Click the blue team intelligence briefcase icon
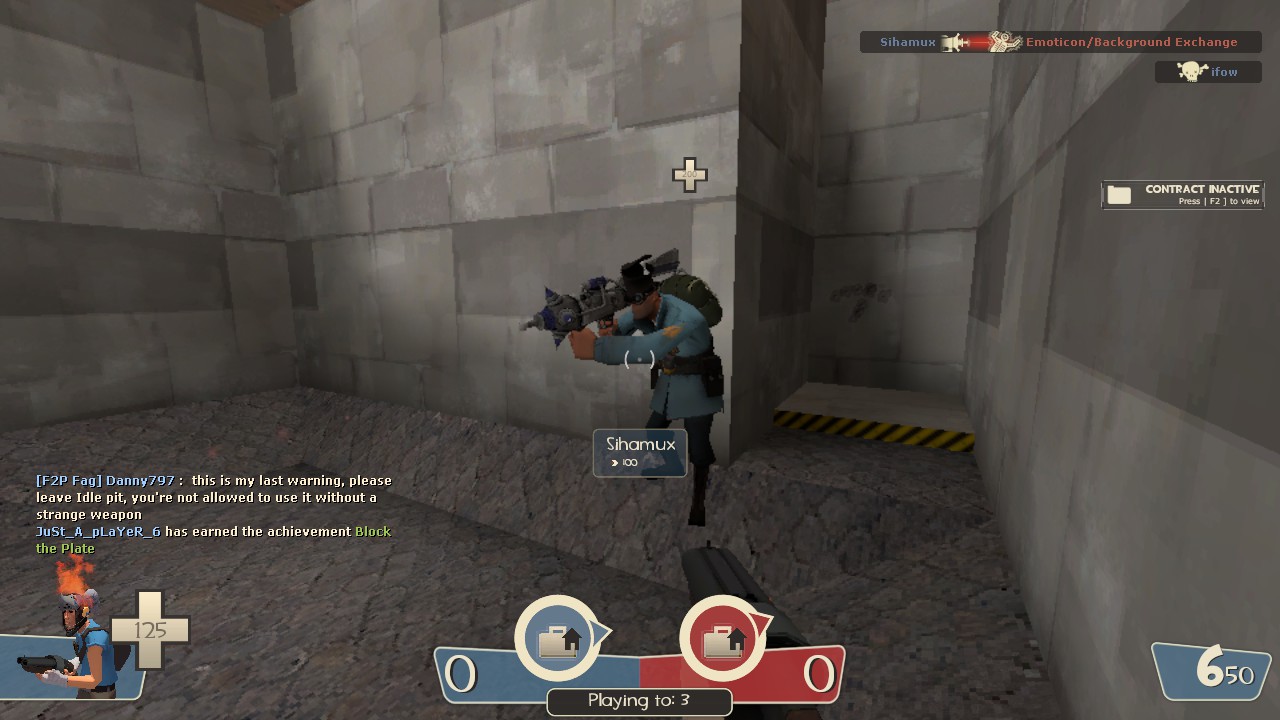The height and width of the screenshot is (720, 1280). click(x=558, y=640)
